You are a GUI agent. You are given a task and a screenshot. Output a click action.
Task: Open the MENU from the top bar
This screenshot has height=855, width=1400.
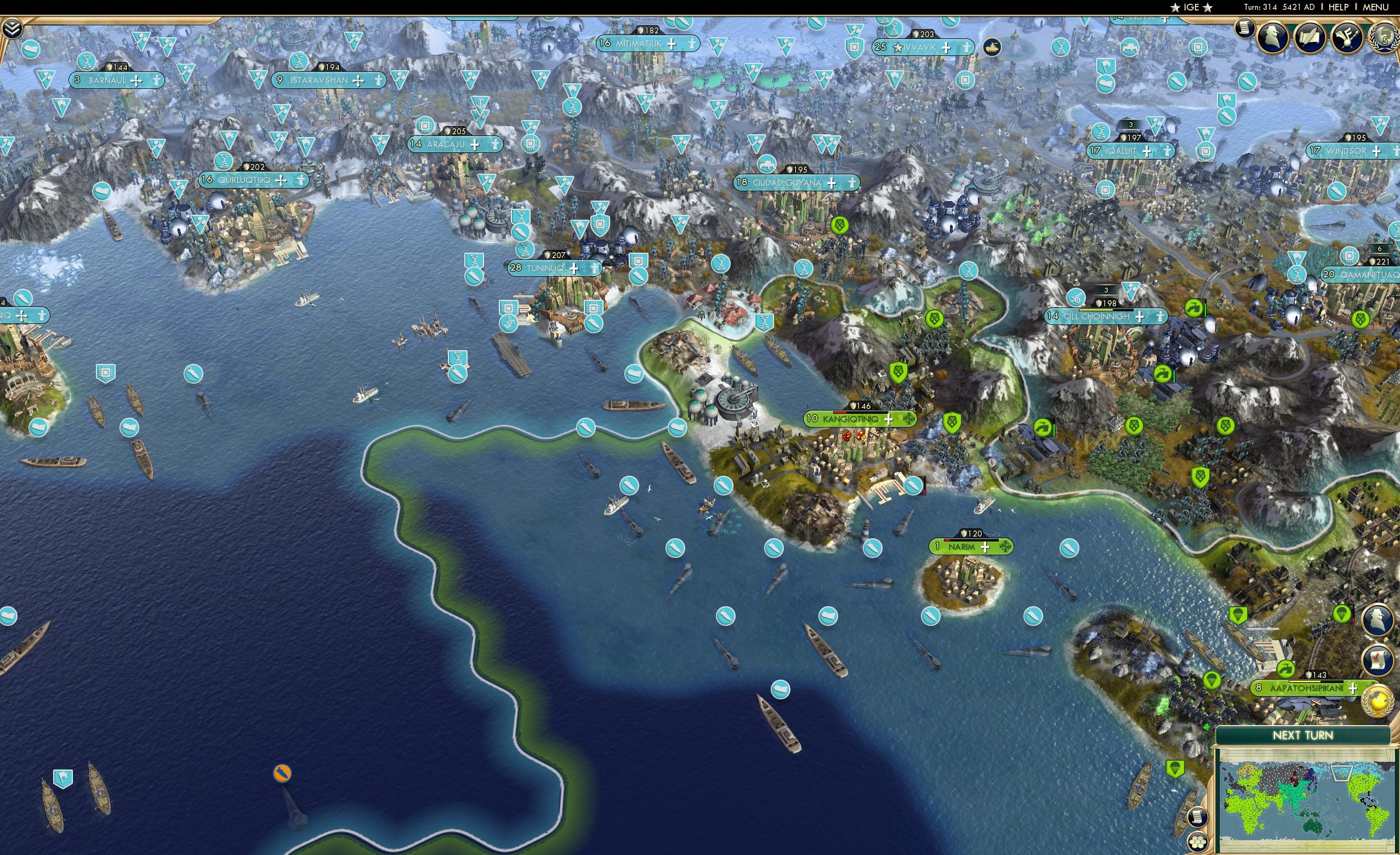click(x=1375, y=7)
